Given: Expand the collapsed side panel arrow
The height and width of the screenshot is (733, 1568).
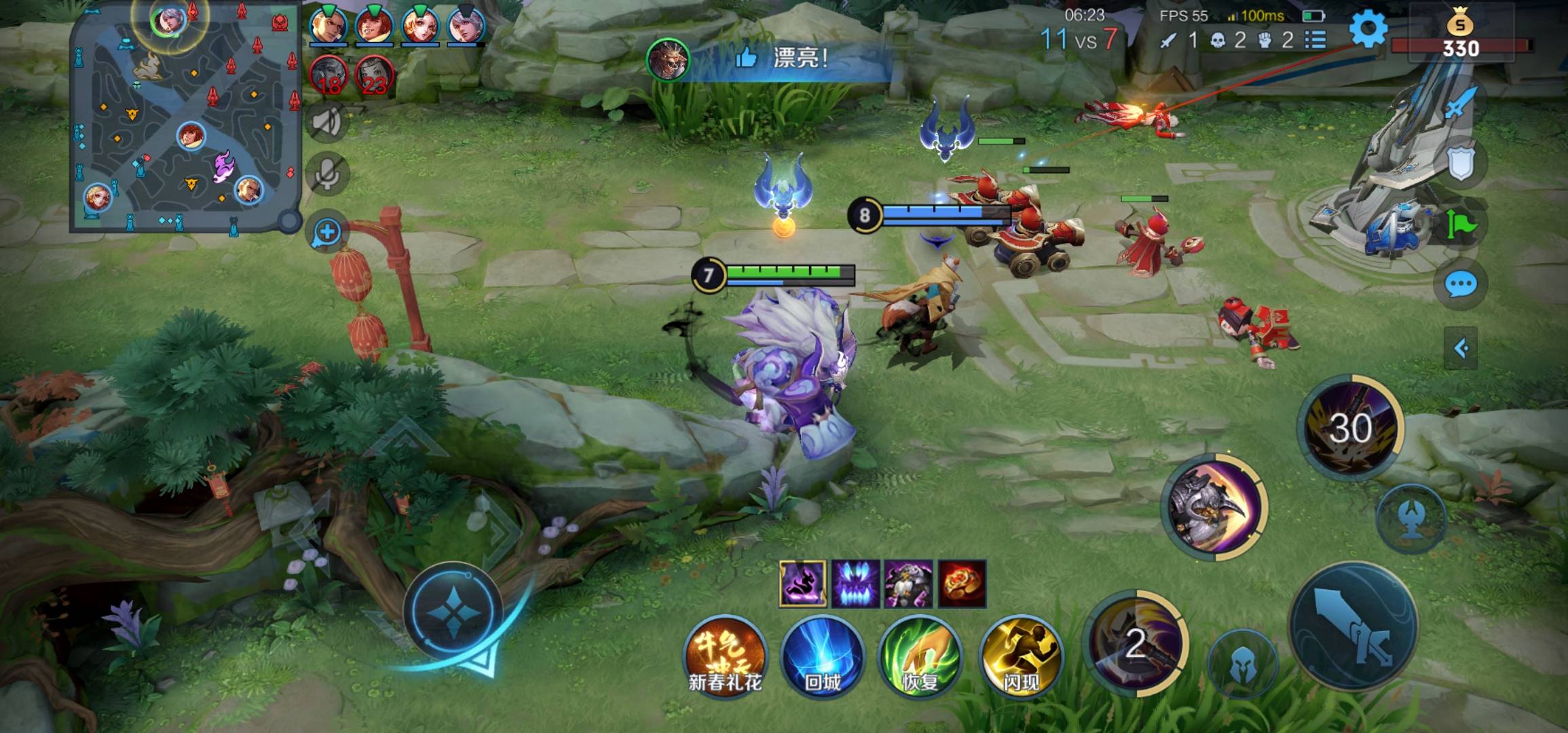Looking at the screenshot, I should click(x=1461, y=349).
